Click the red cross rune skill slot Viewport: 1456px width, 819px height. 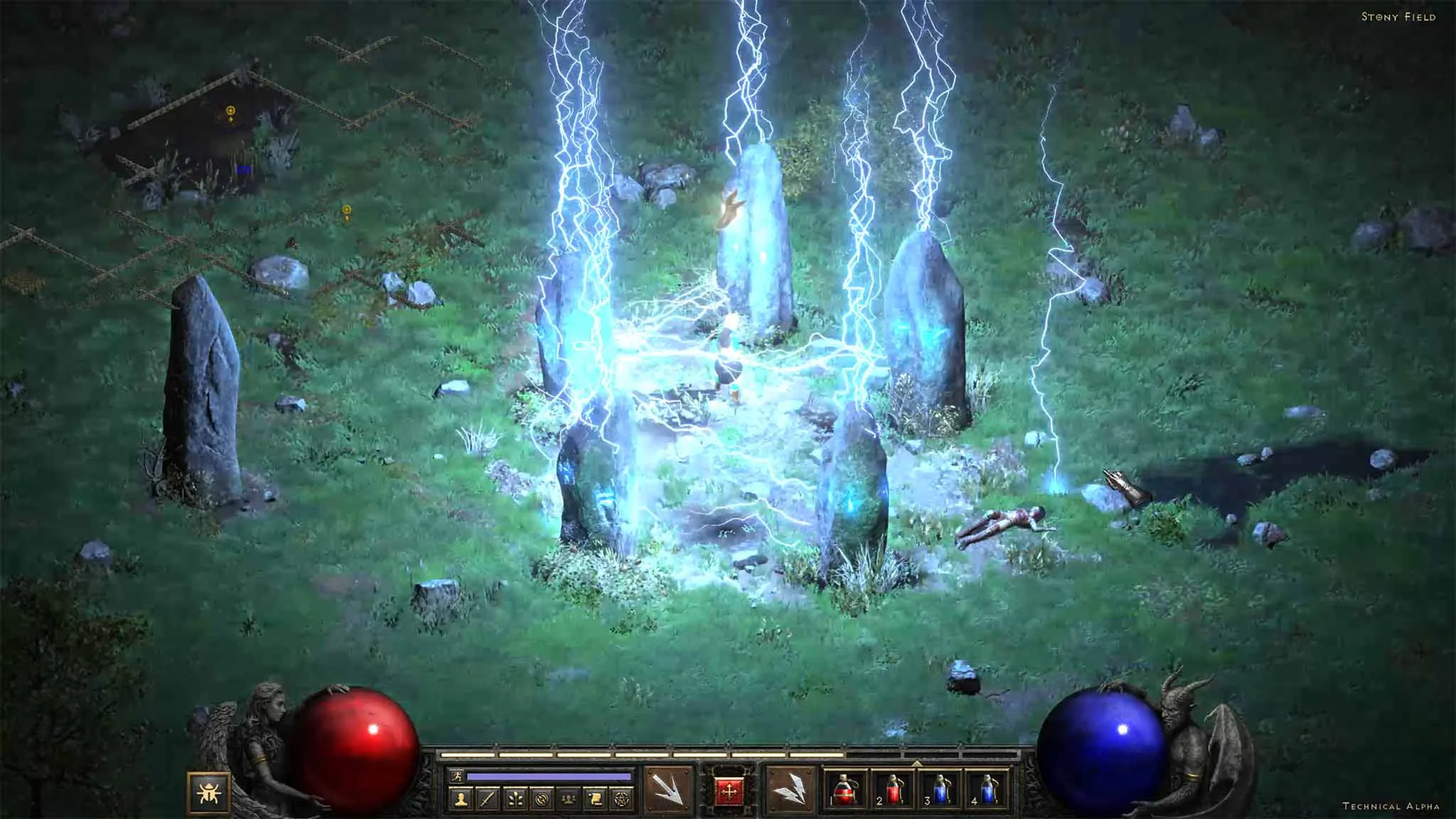coord(729,789)
